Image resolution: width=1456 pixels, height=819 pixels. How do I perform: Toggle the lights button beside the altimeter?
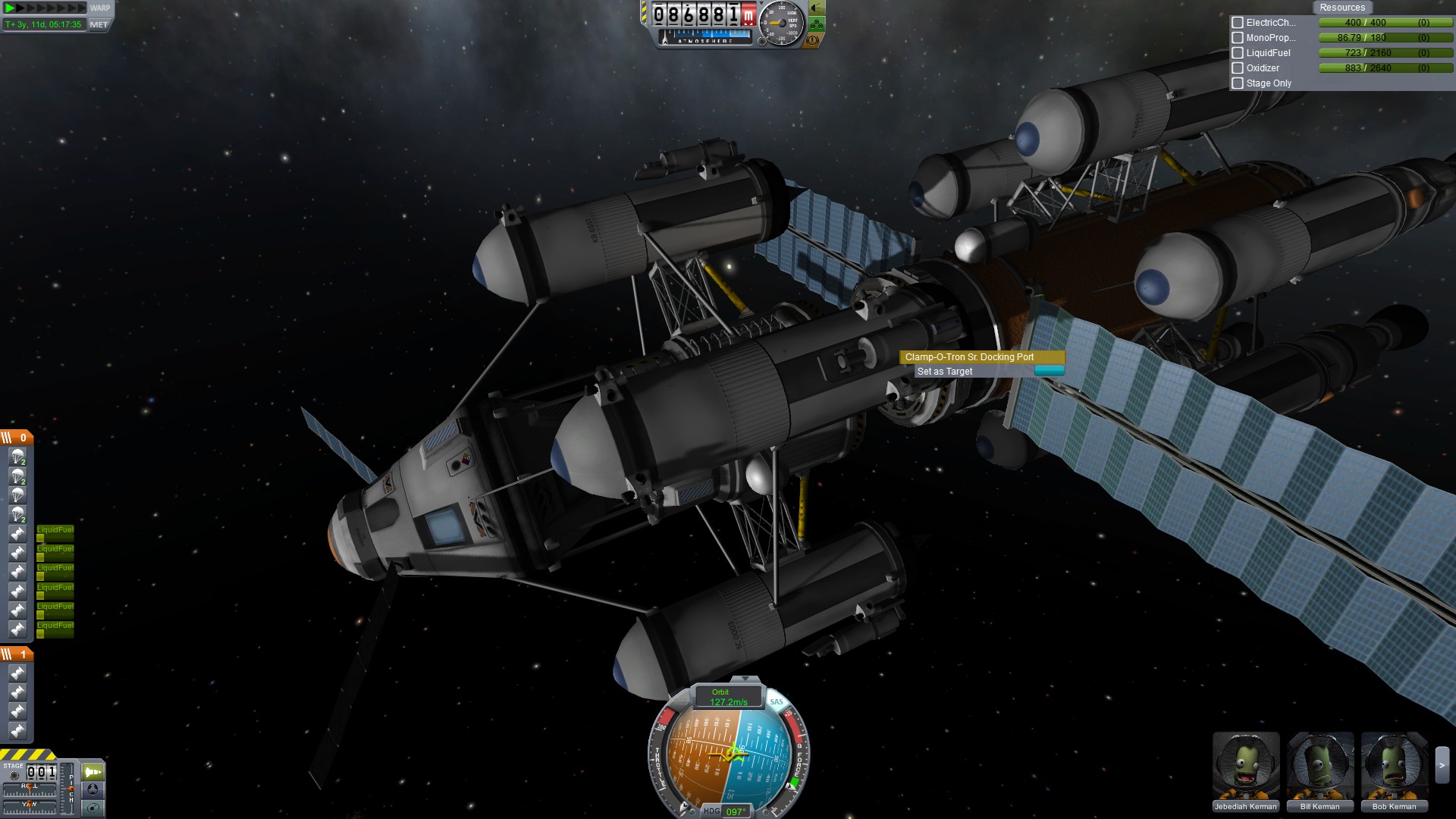tap(817, 8)
